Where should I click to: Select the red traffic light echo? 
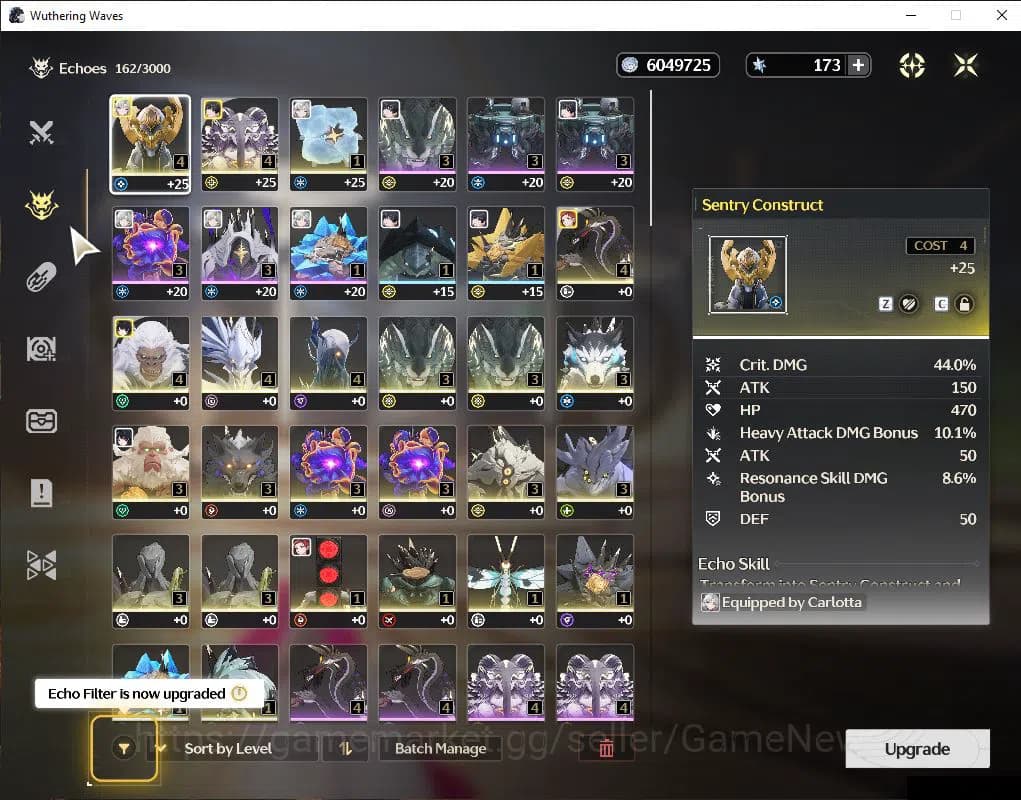click(x=328, y=574)
